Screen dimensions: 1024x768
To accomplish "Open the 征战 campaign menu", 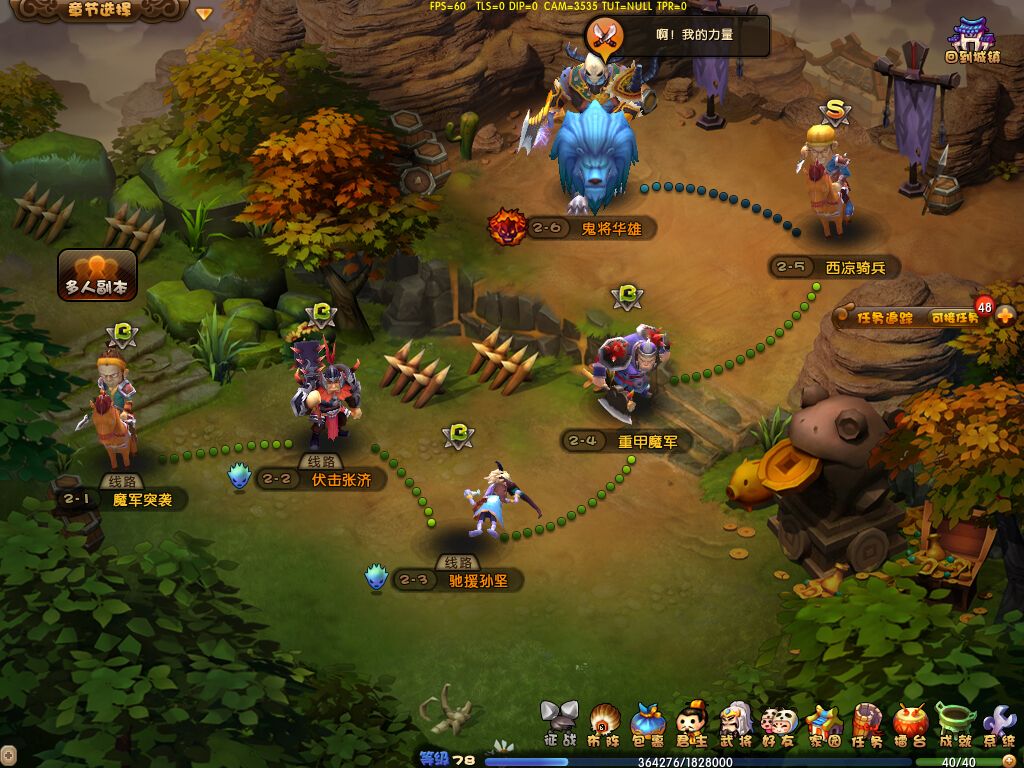I will [x=560, y=724].
